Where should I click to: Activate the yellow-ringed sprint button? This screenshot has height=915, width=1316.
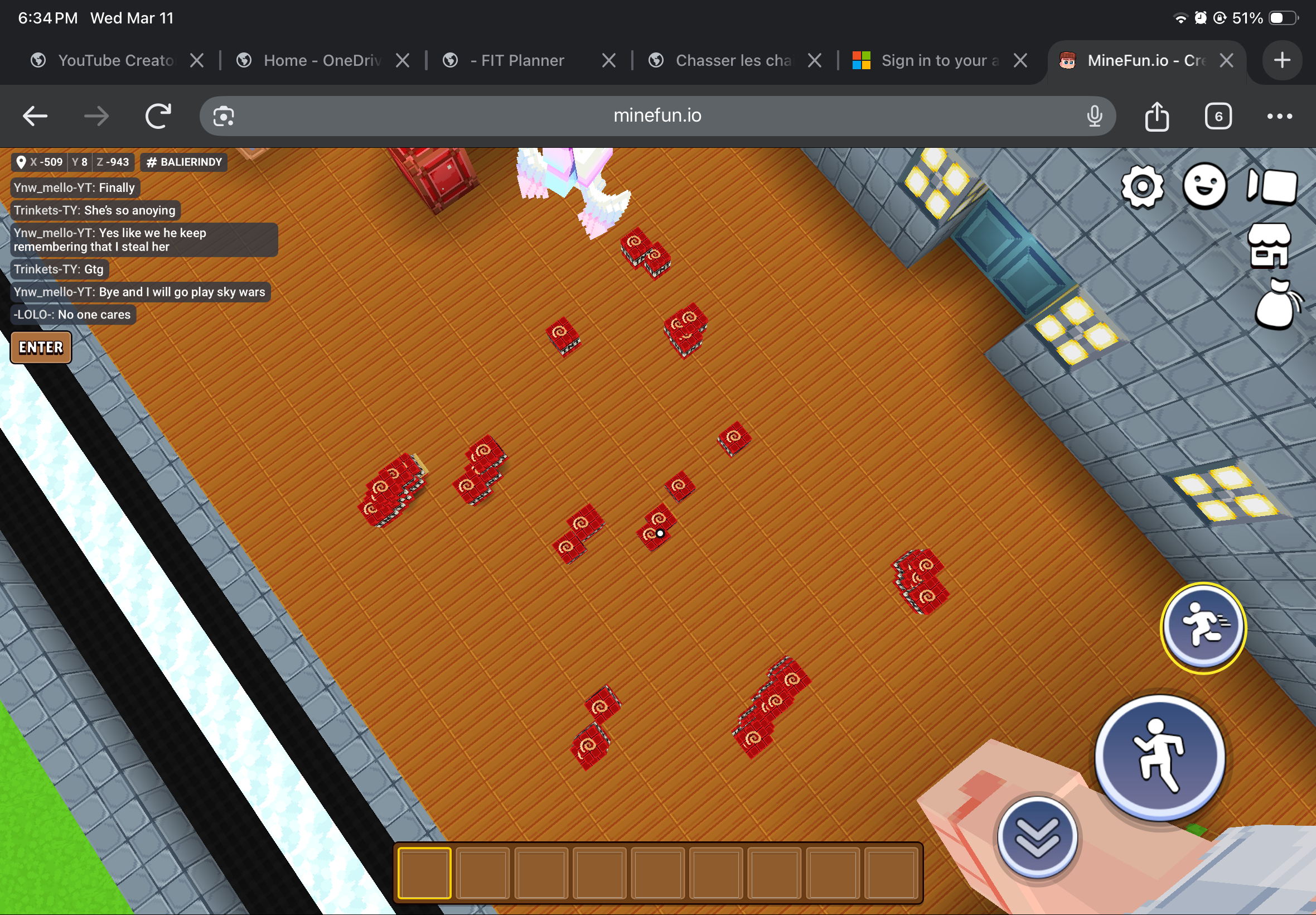pyautogui.click(x=1203, y=628)
